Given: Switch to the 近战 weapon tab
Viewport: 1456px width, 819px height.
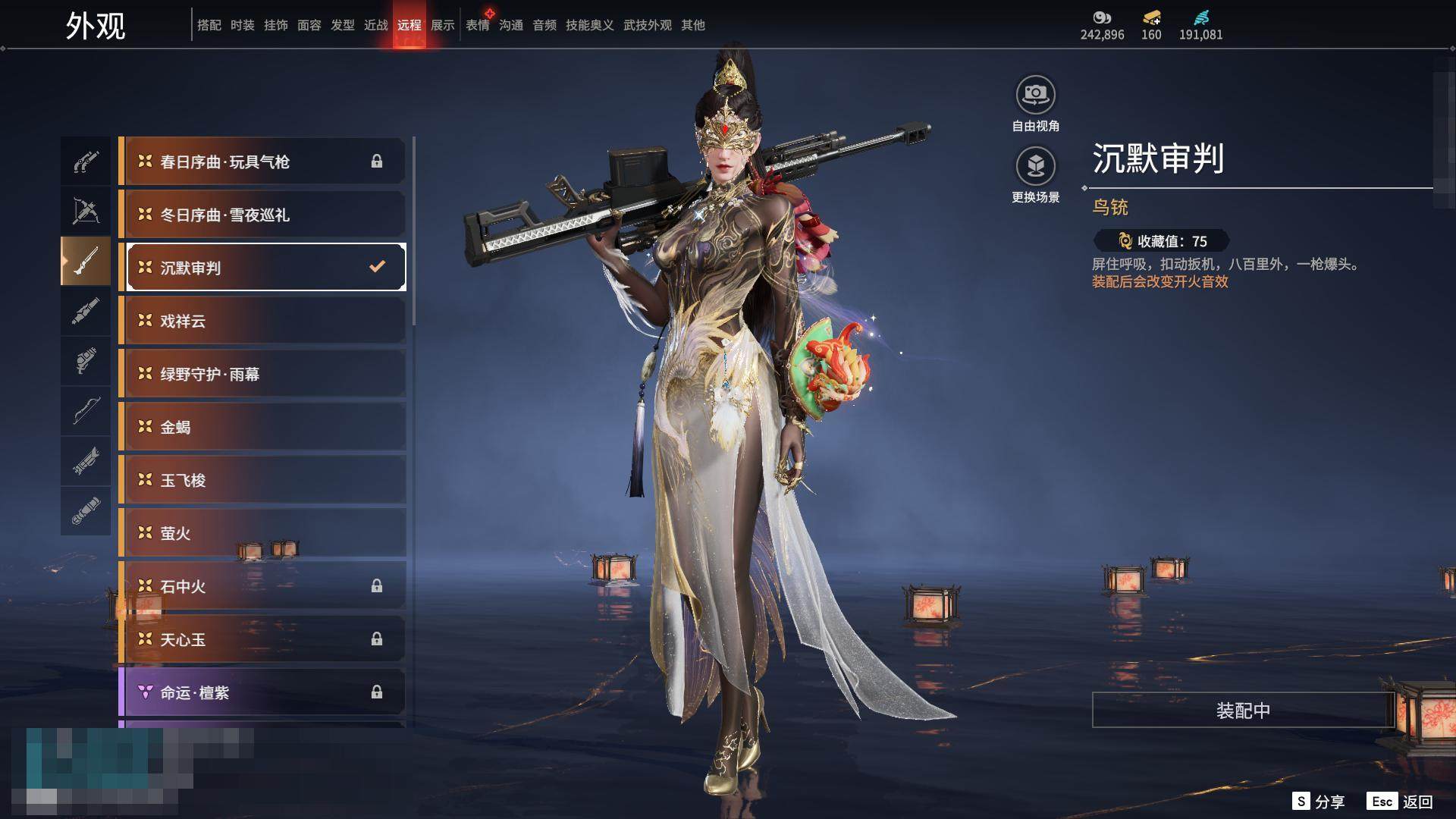Looking at the screenshot, I should point(376,25).
